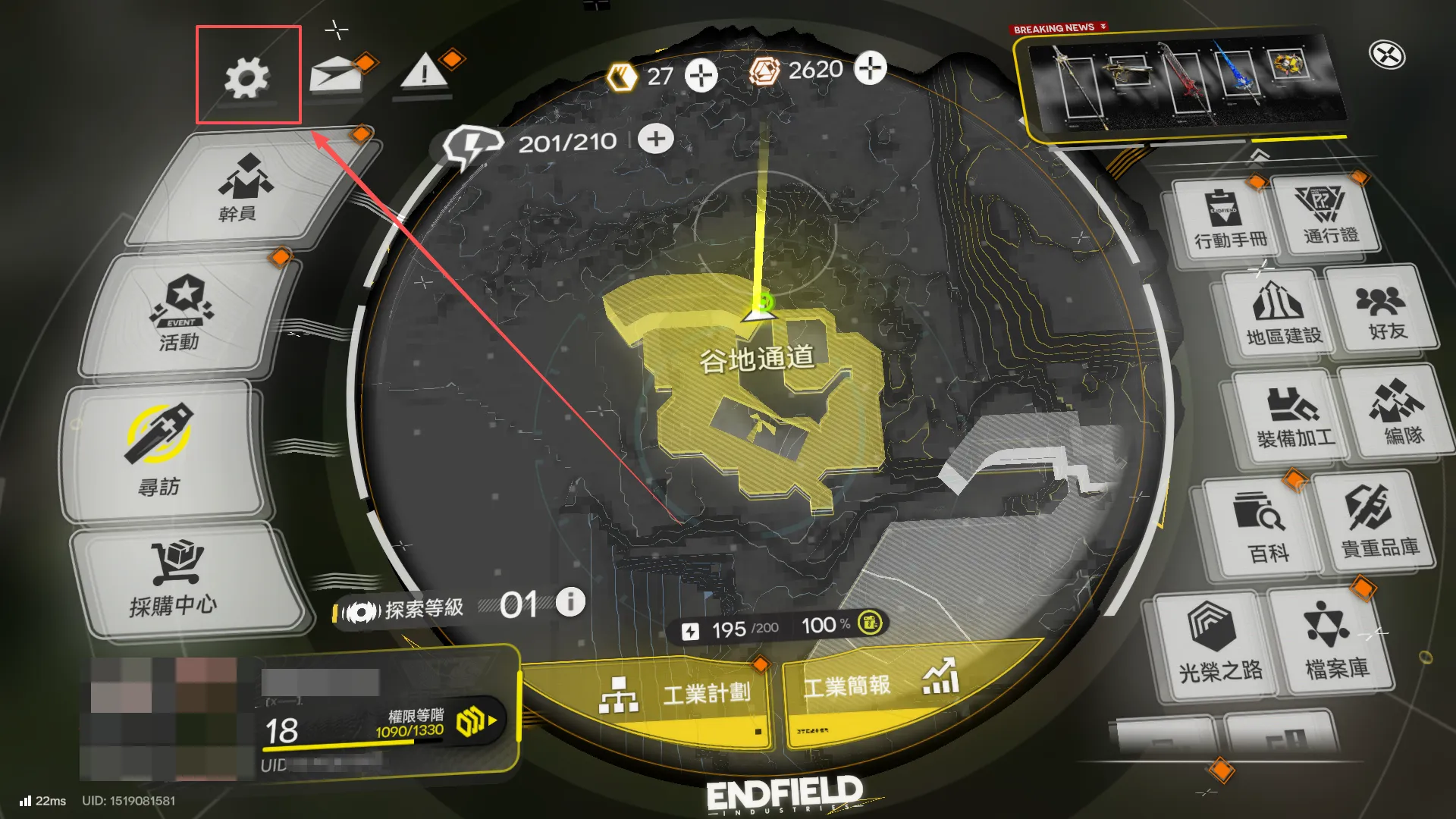Go to the 採購中心 shop
Image resolution: width=1456 pixels, height=819 pixels.
tap(176, 580)
